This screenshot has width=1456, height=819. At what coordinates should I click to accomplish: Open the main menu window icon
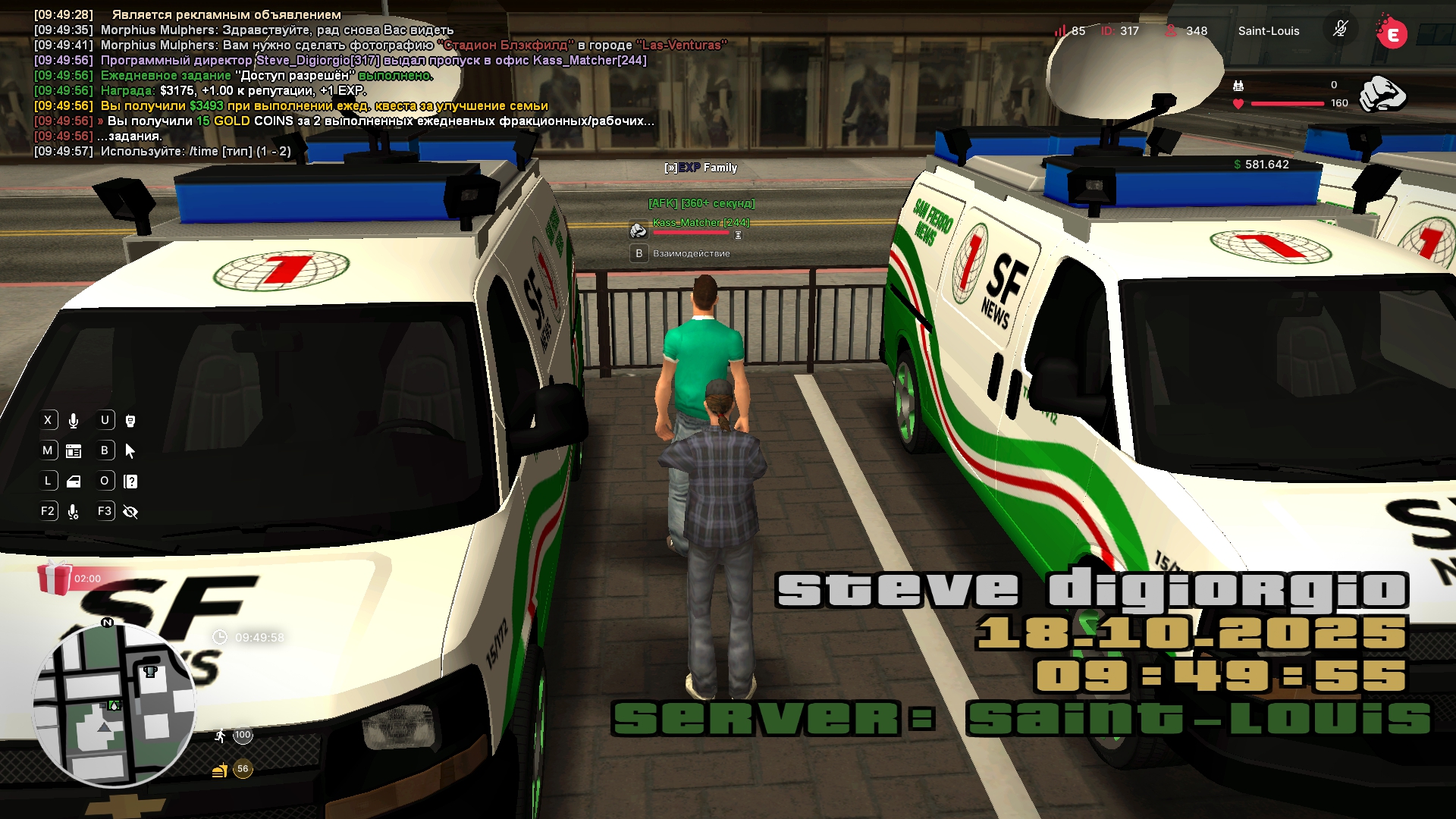click(74, 451)
